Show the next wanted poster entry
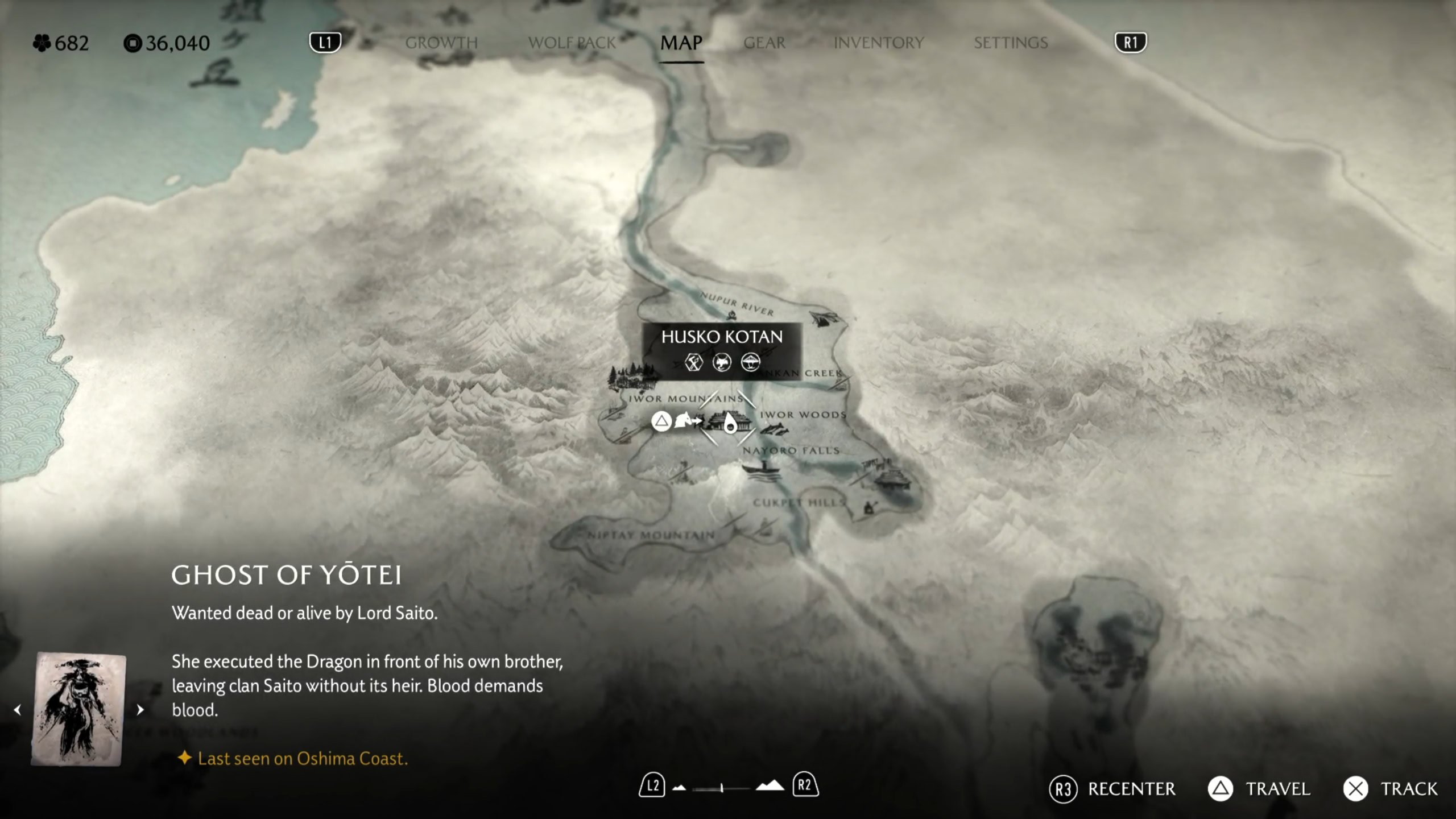Image resolution: width=1456 pixels, height=819 pixels. coord(140,710)
